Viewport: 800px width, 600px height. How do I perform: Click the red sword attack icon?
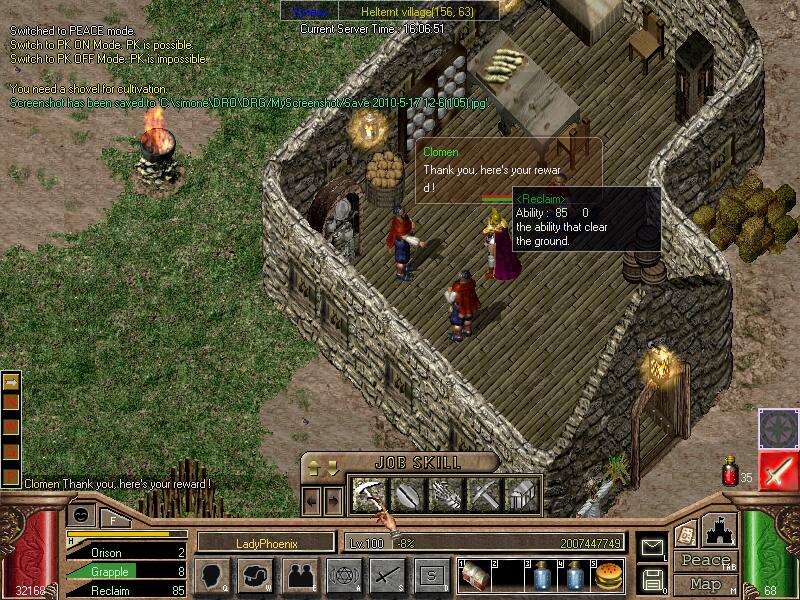777,472
